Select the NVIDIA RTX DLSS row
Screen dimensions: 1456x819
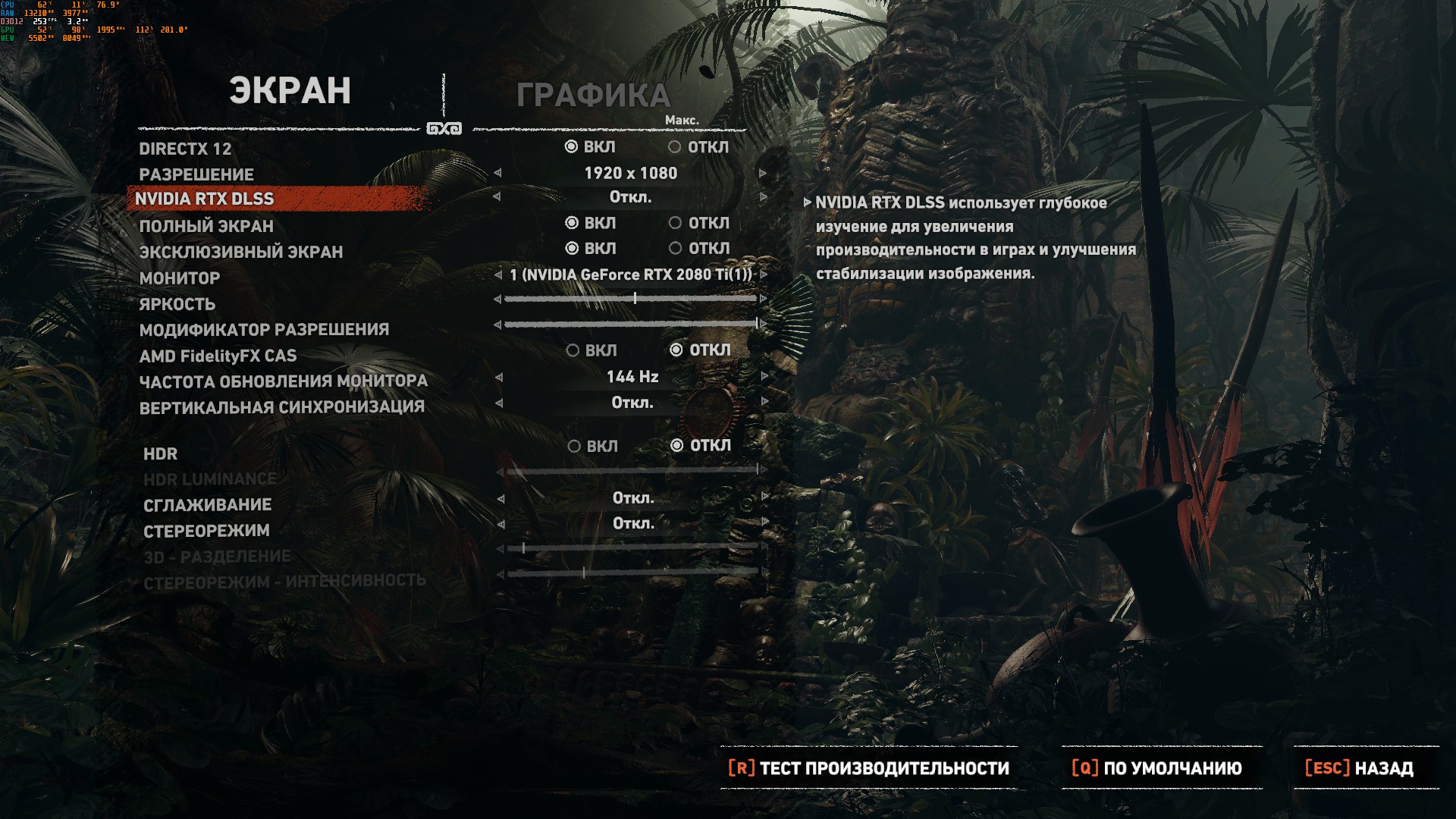(x=204, y=199)
